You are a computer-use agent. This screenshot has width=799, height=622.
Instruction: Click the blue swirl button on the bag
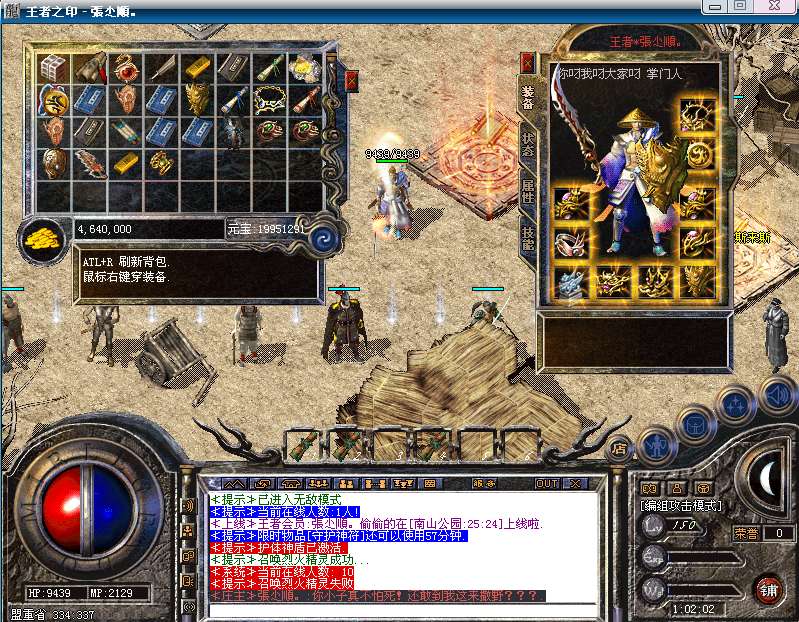point(323,238)
